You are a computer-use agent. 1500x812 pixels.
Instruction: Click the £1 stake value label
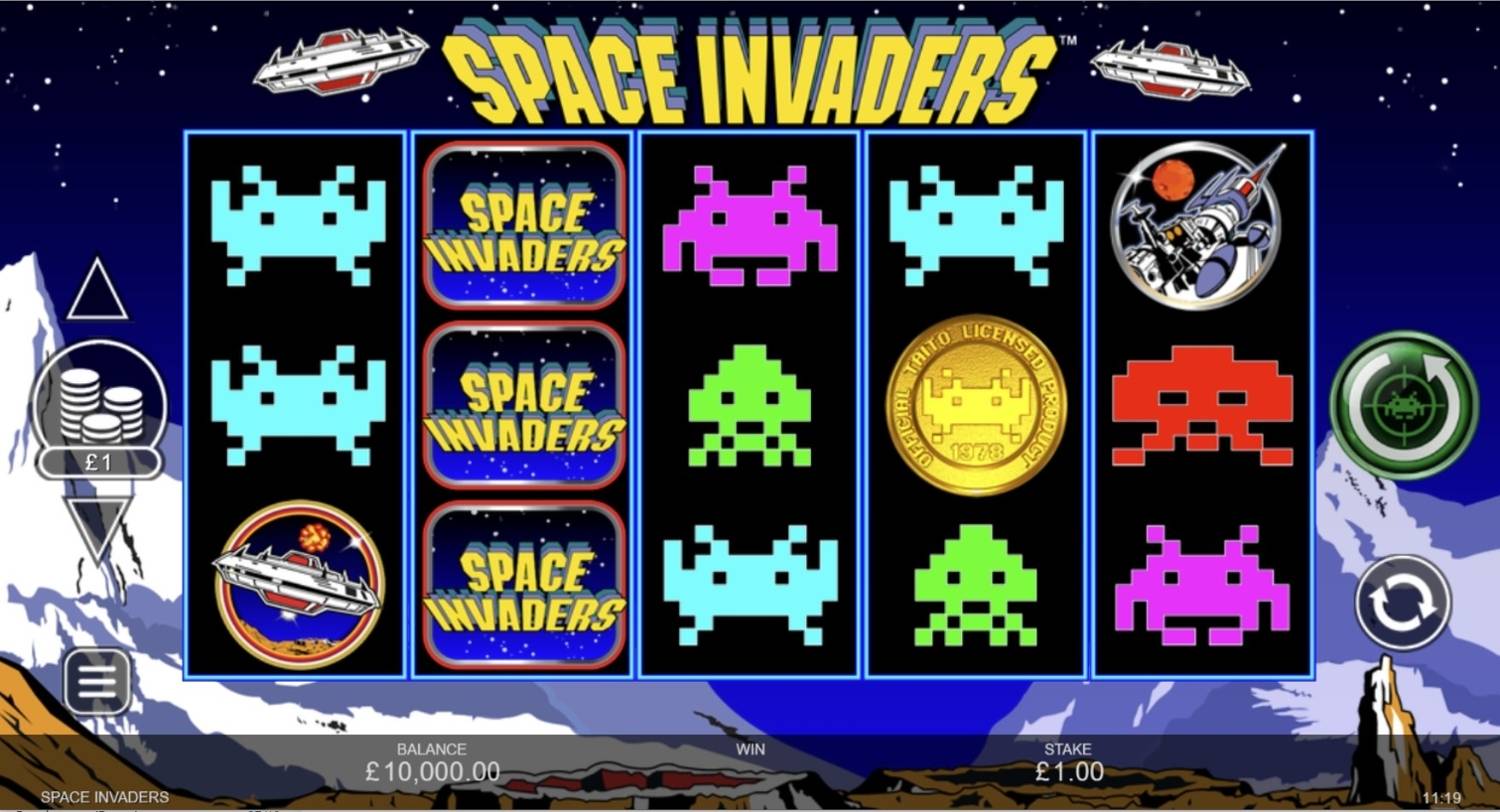100,461
